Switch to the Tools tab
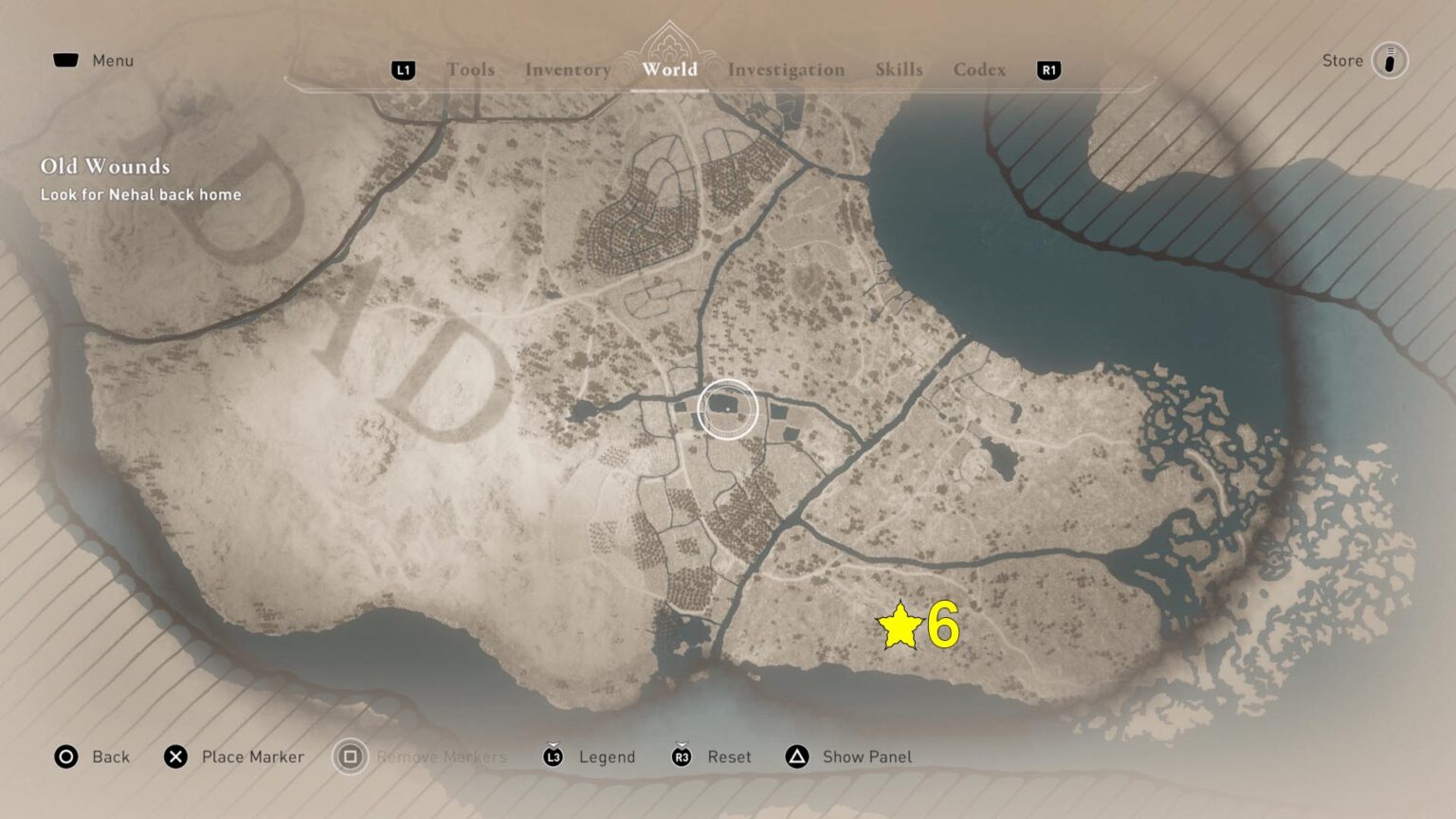Screen dimensions: 1456x819 coord(471,69)
